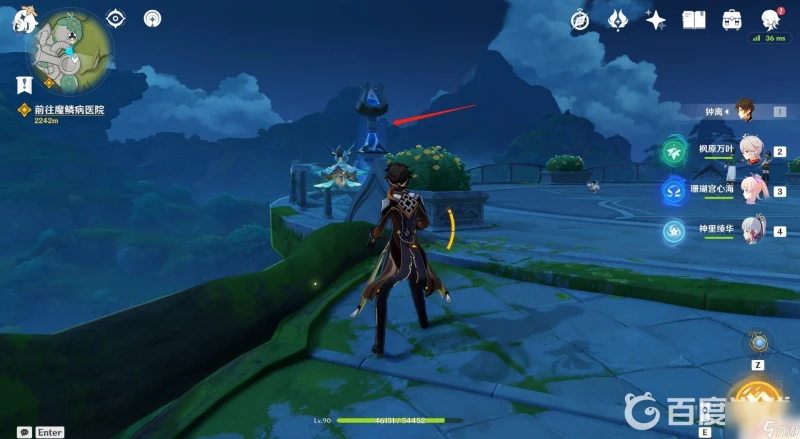The image size is (800, 439).
Task: Open the chat speech bubble icon
Action: [x=23, y=432]
